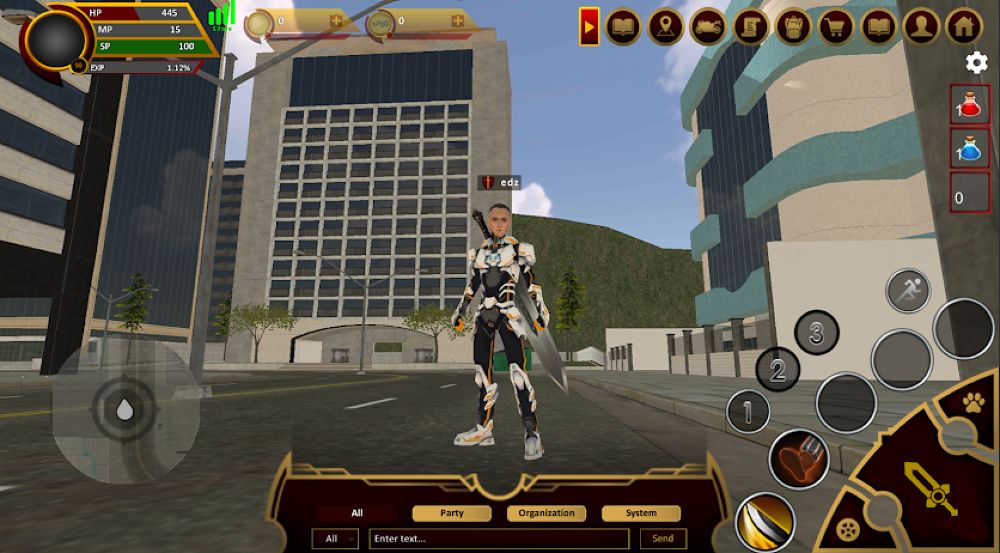Send the chat message
The width and height of the screenshot is (1000, 553).
(x=663, y=539)
